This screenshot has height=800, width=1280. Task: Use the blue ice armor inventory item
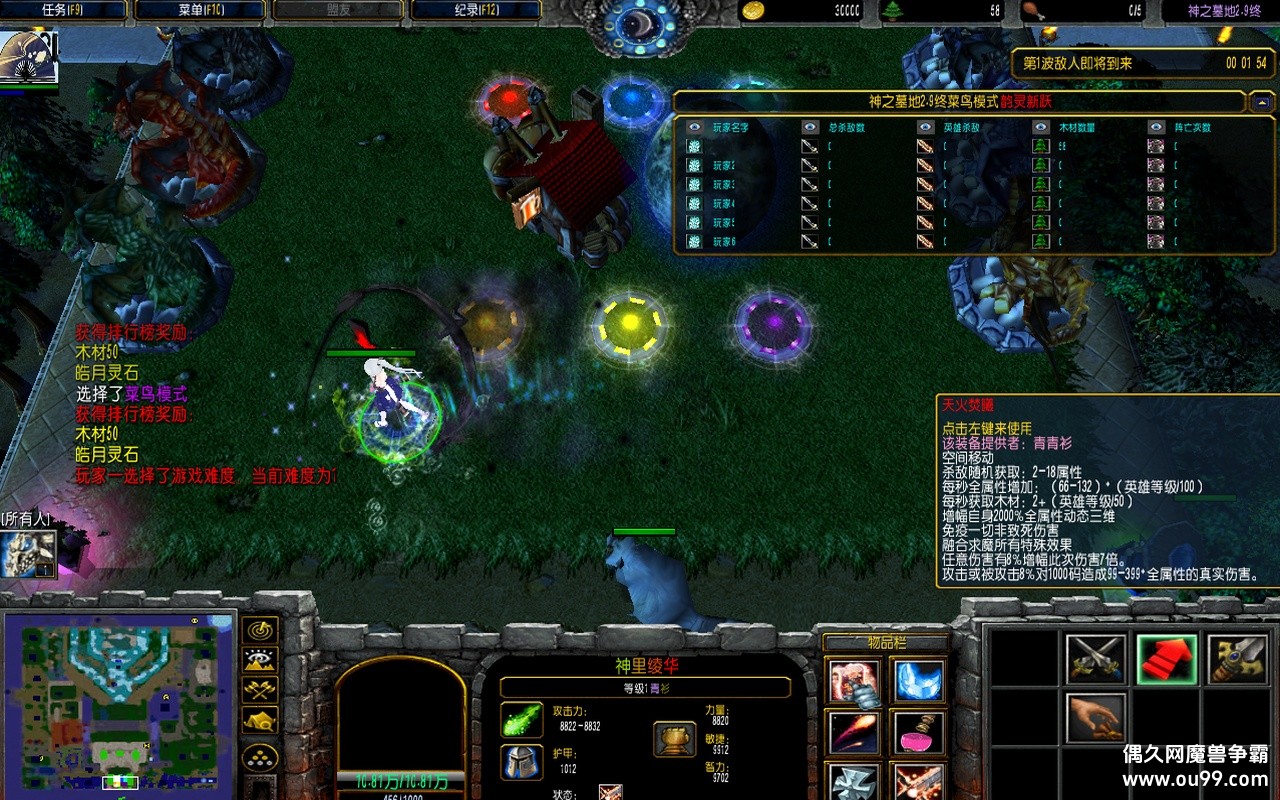(918, 681)
